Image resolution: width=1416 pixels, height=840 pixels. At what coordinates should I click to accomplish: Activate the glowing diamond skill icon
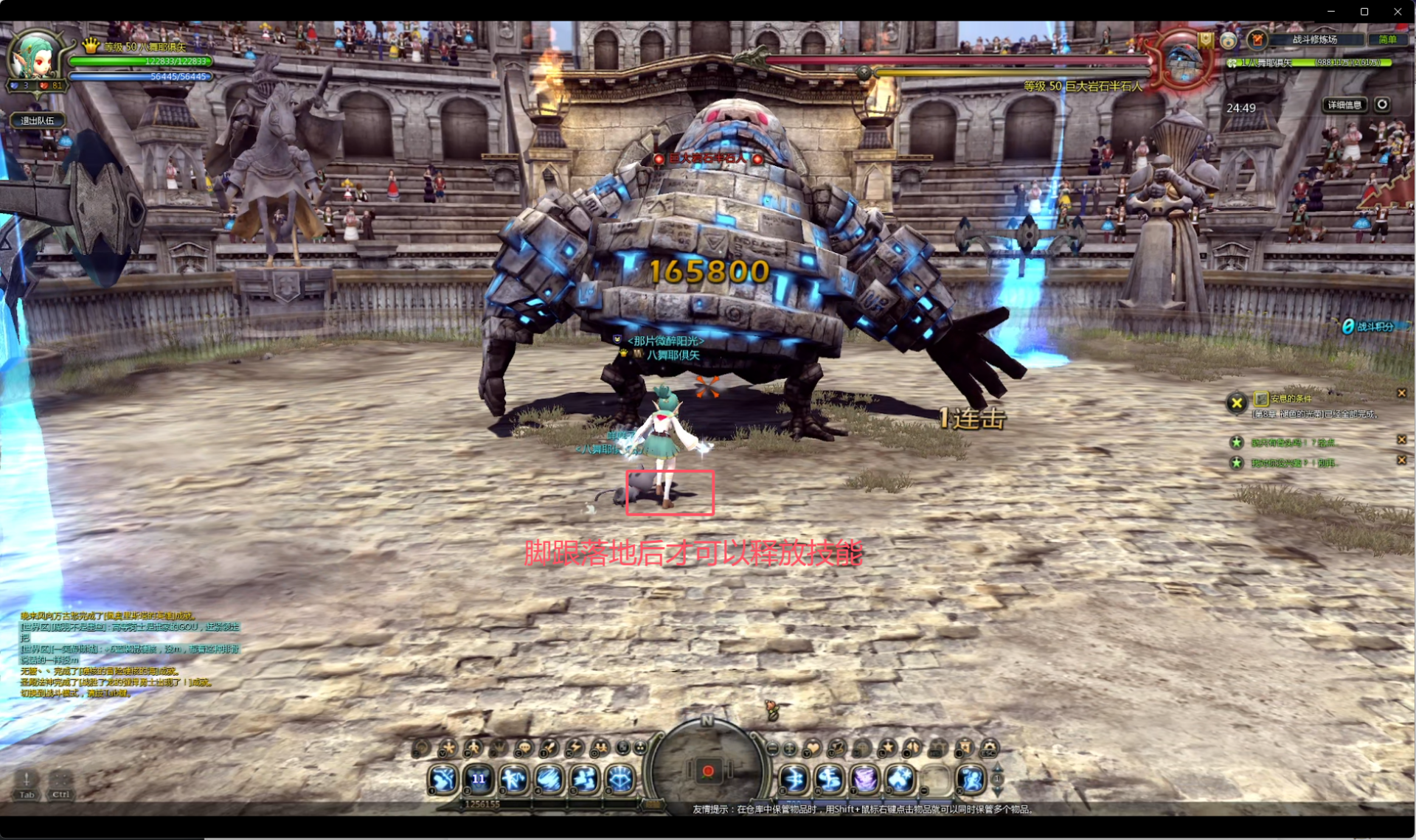[621, 779]
